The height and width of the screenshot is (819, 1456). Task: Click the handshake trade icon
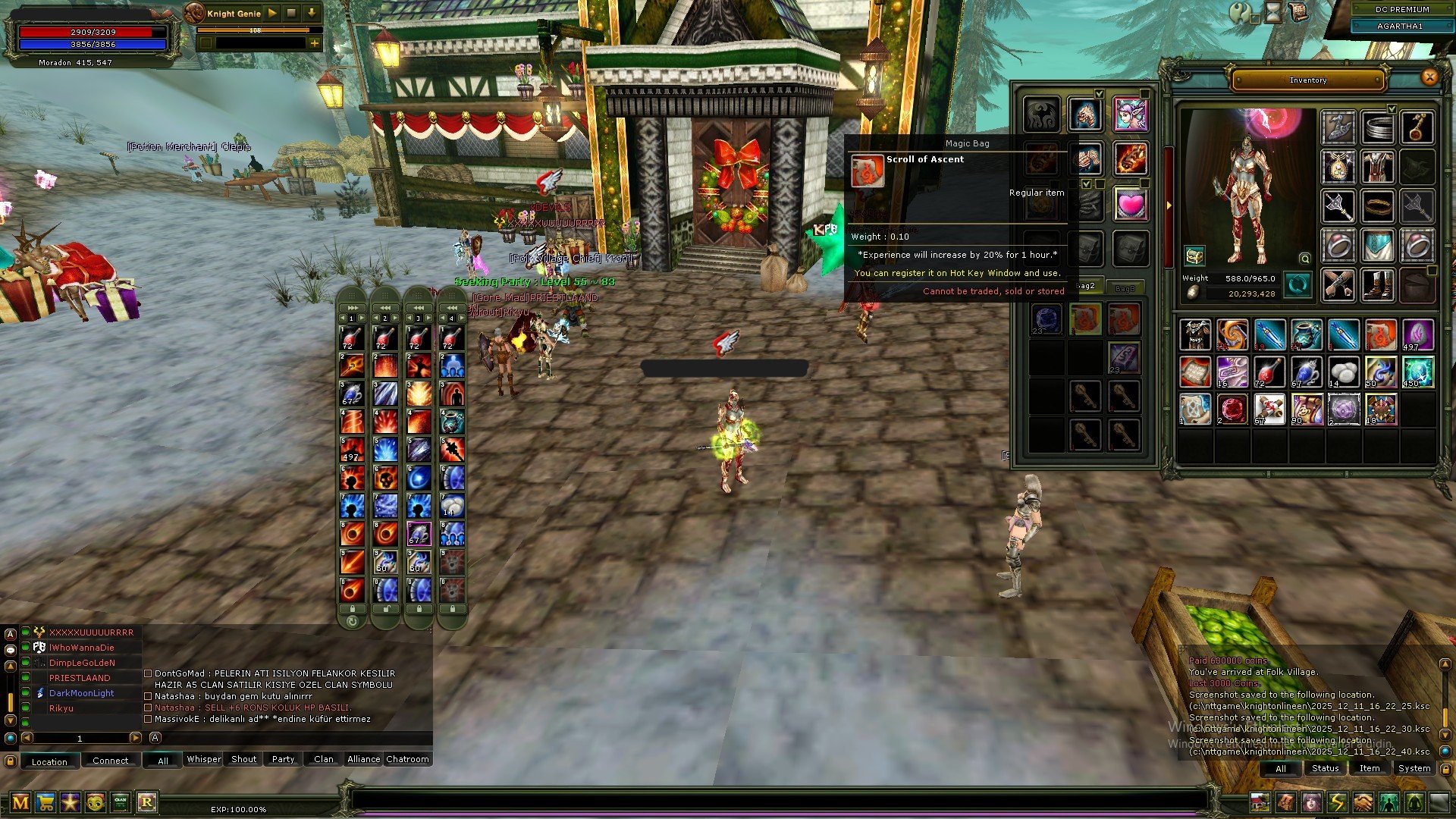(x=1363, y=802)
